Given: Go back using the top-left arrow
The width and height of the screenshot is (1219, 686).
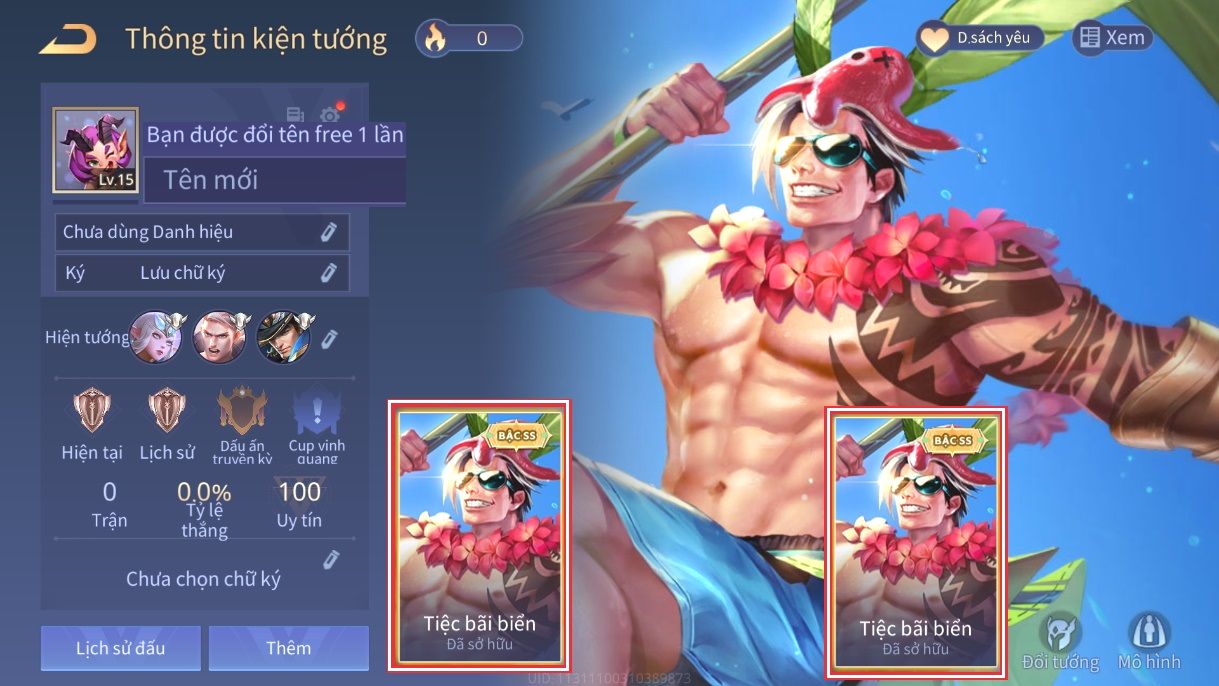Looking at the screenshot, I should coord(67,40).
